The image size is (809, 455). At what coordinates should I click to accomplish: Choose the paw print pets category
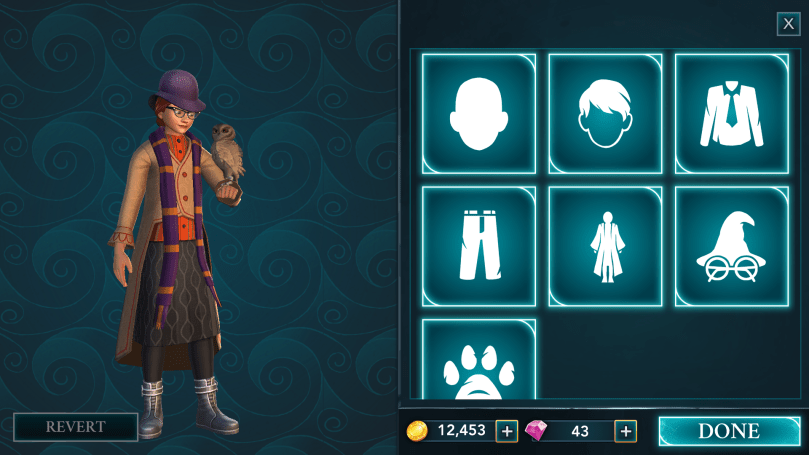pyautogui.click(x=478, y=362)
